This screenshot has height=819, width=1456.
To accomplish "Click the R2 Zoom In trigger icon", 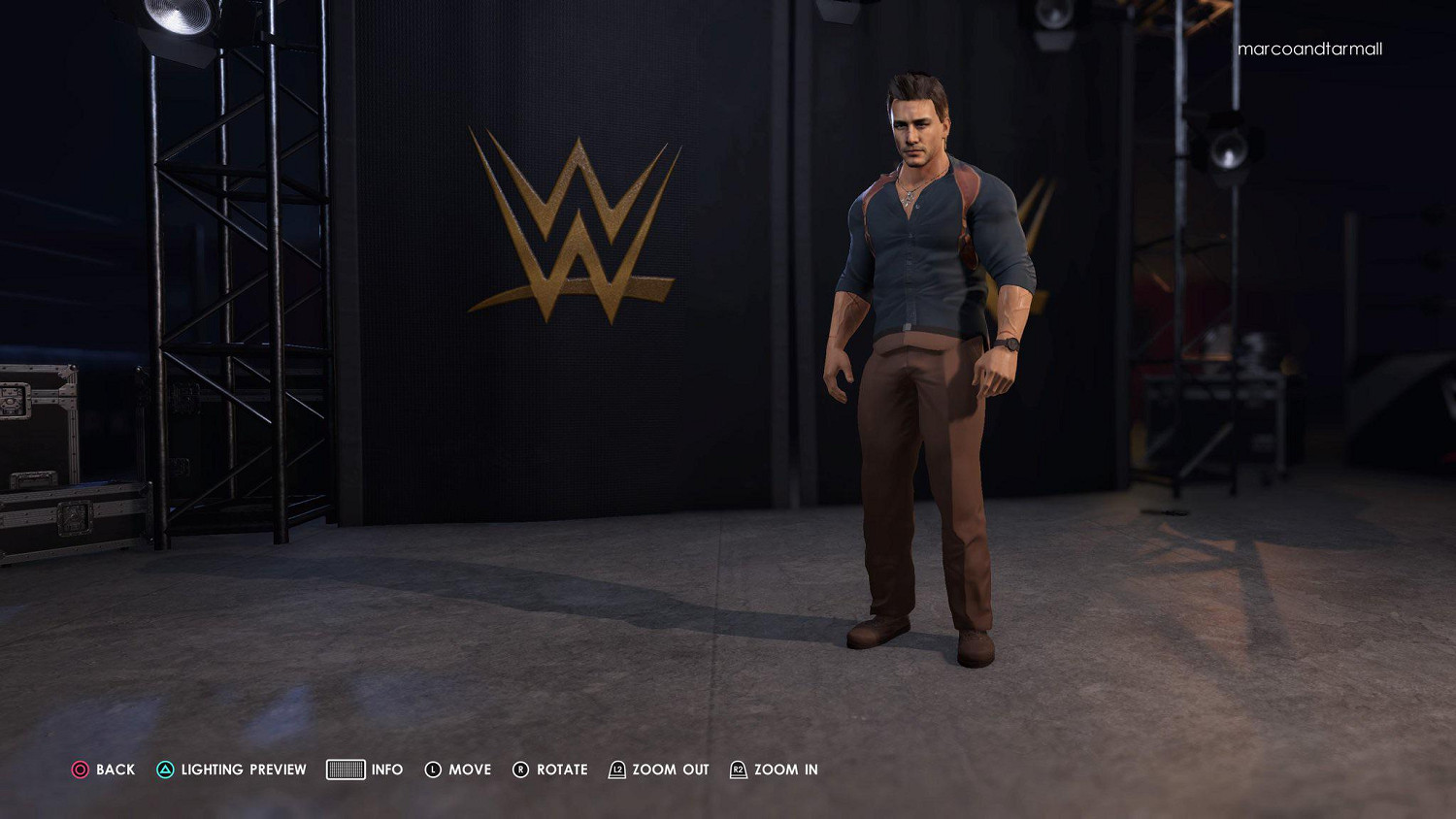I will click(740, 770).
